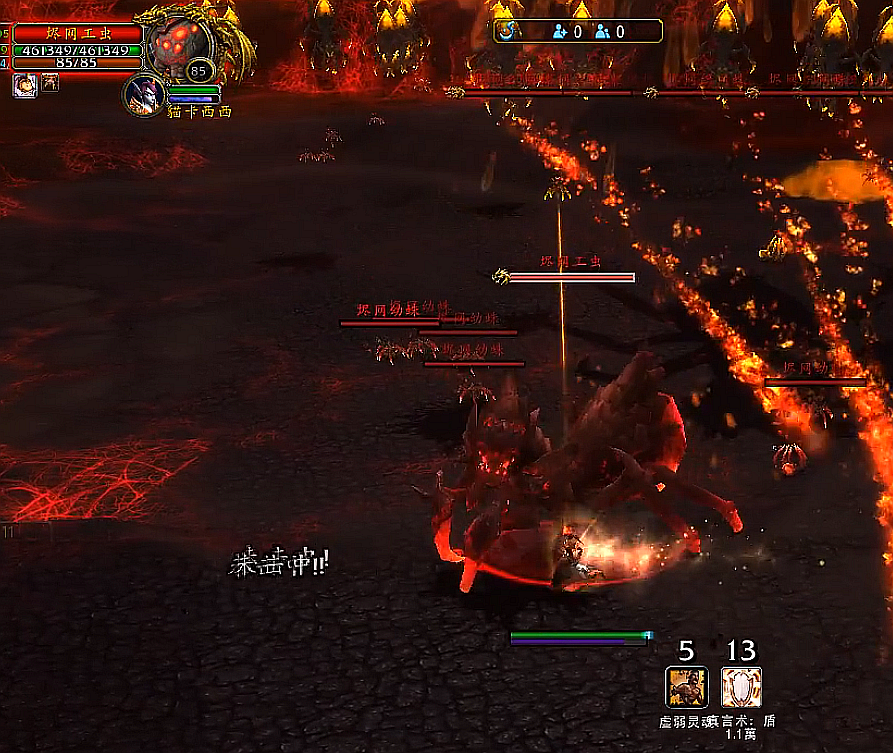
Task: Click the second dark debuff icon under target frame
Action: (49, 84)
